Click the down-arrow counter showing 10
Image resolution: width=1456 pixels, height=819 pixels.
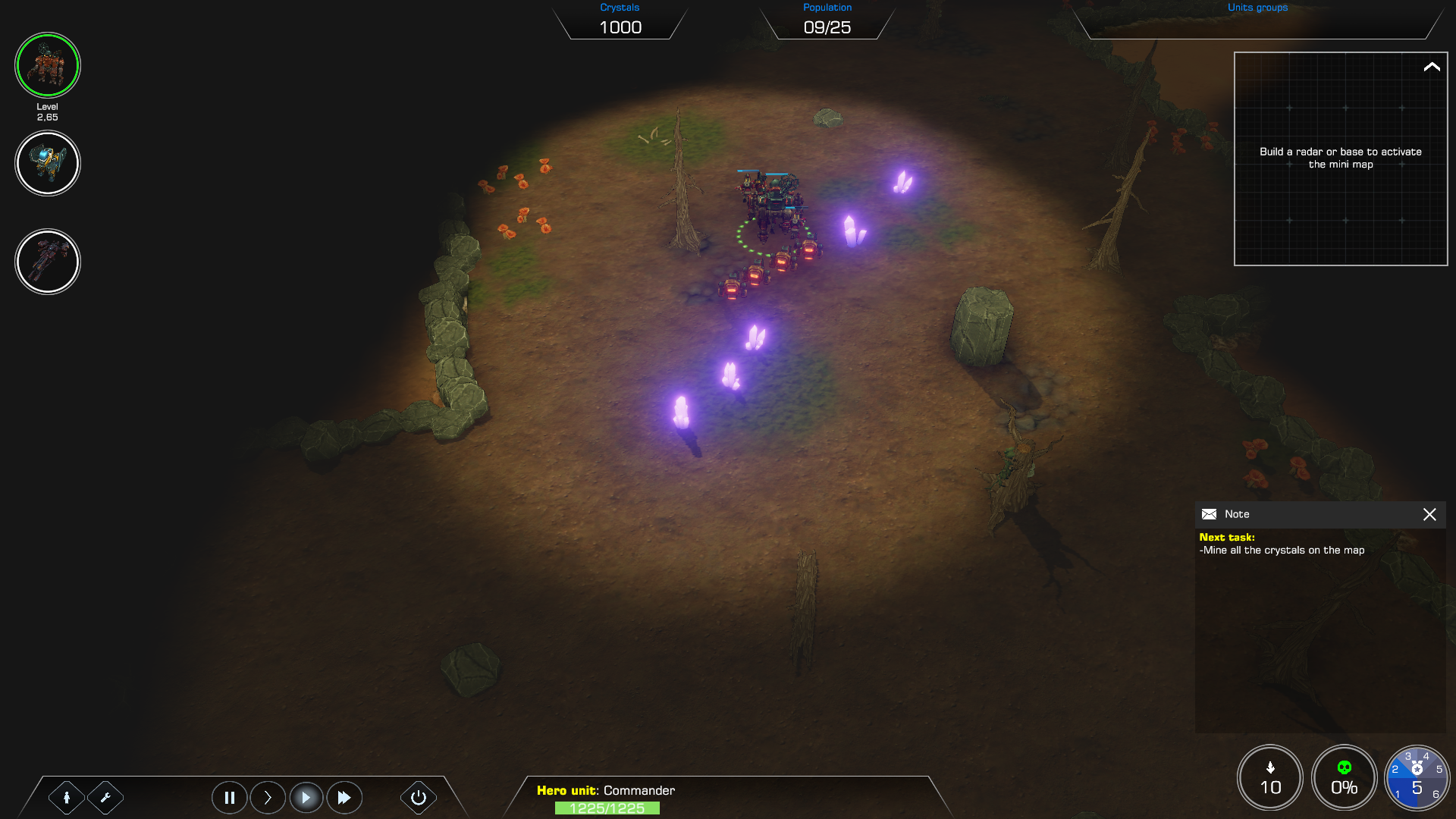click(x=1270, y=777)
